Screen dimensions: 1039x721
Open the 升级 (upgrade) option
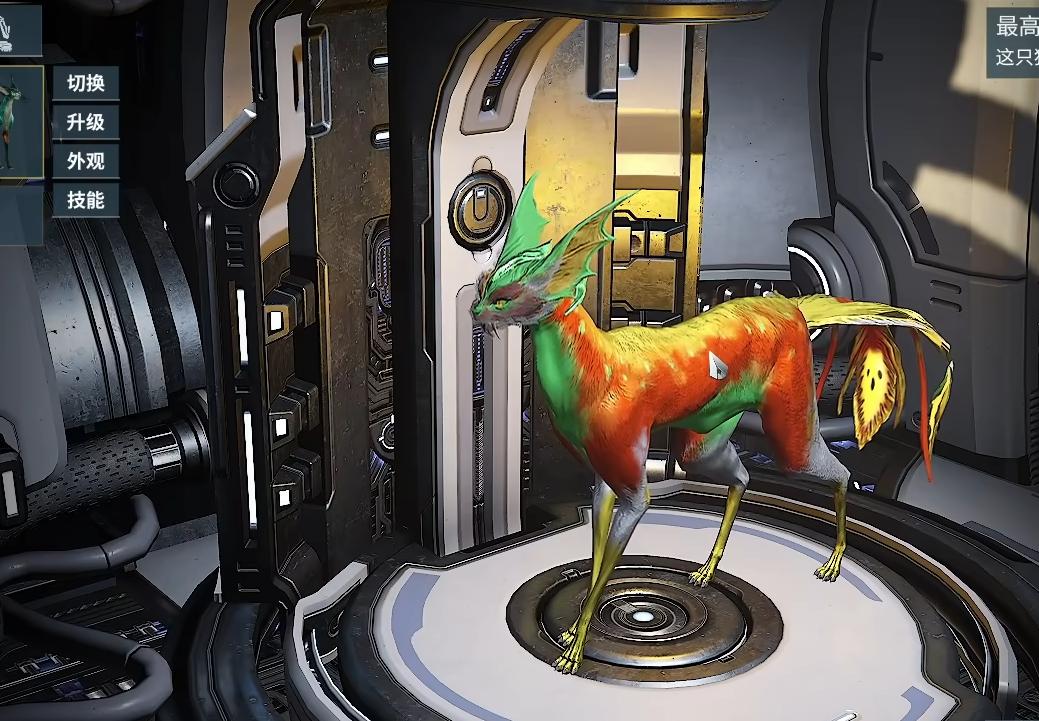coord(85,123)
